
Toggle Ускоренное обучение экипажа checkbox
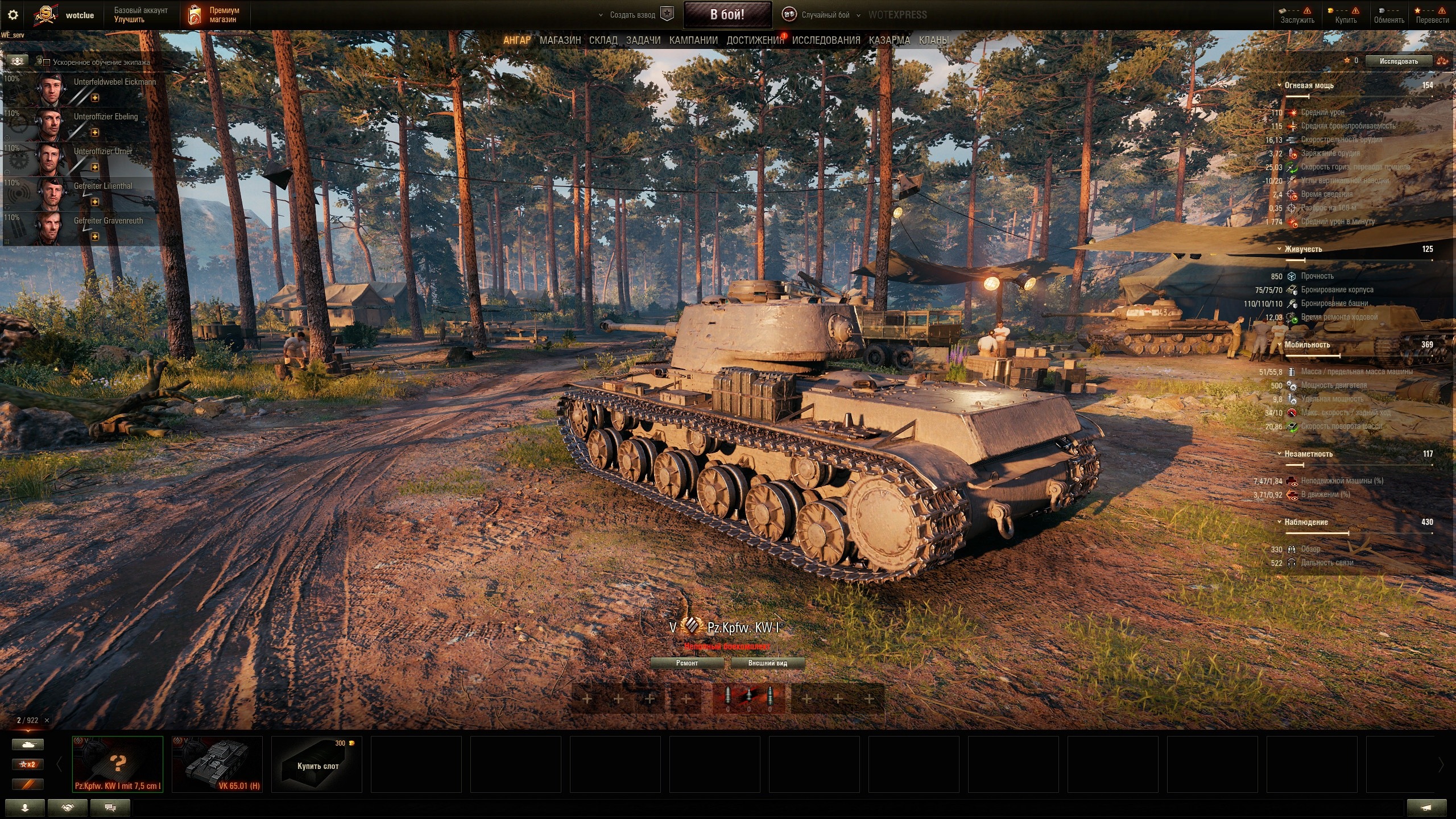[x=47, y=63]
